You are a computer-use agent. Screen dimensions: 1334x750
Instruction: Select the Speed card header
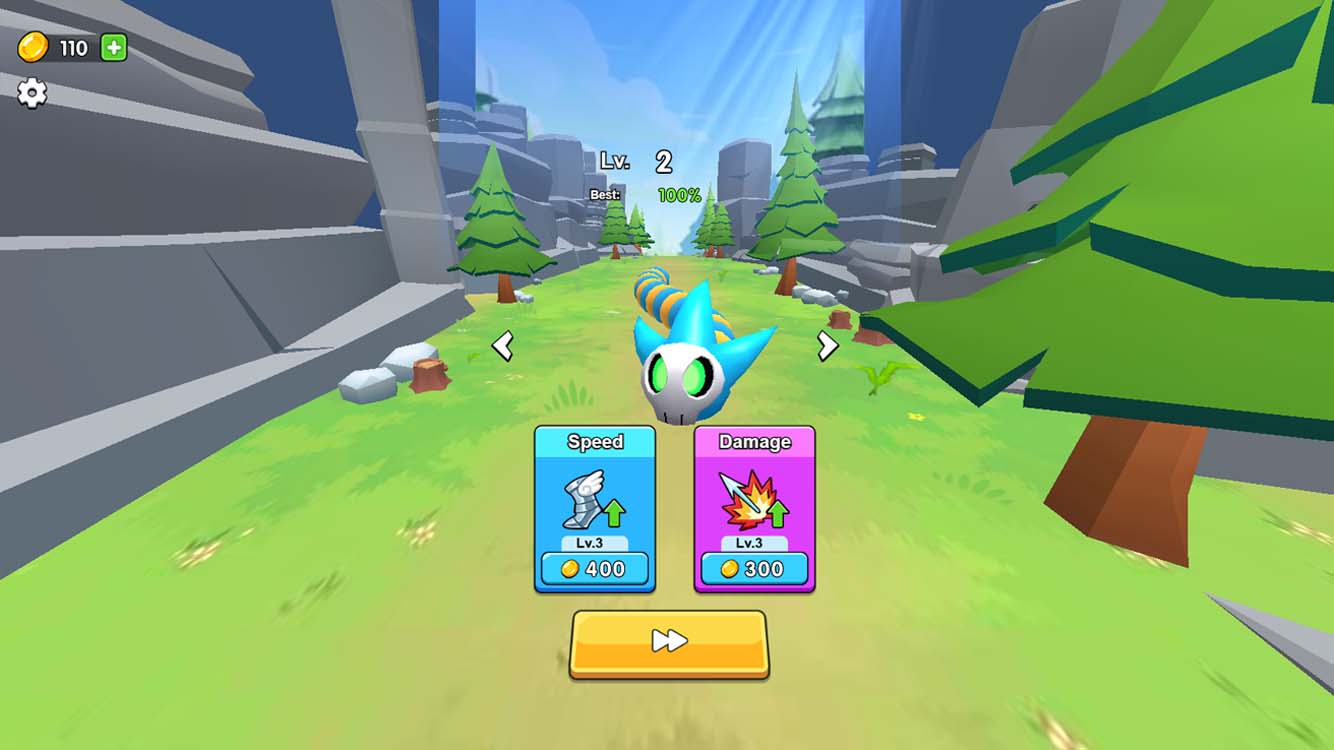point(596,440)
